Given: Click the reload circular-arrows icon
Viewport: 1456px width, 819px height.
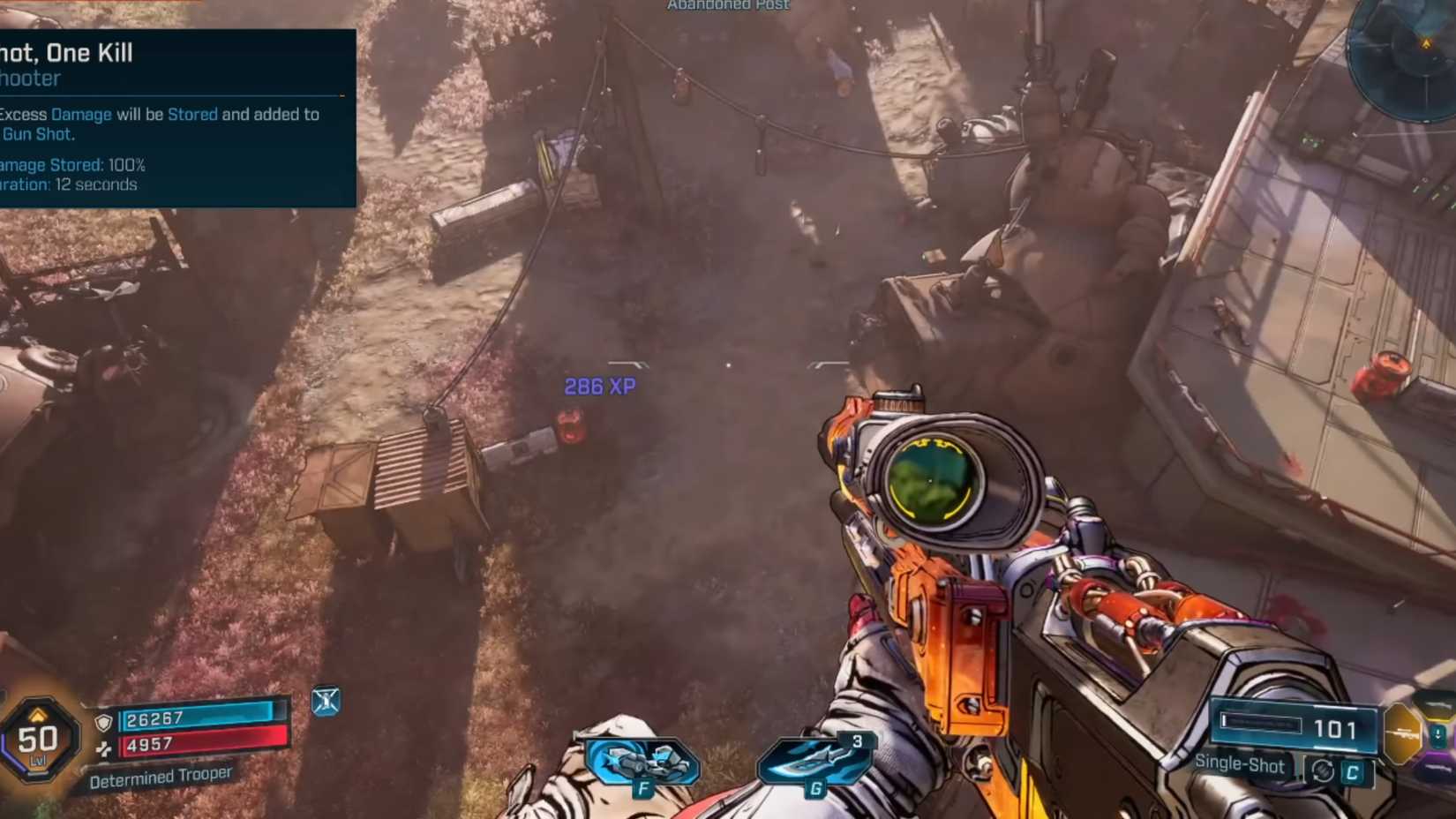Looking at the screenshot, I should pyautogui.click(x=1324, y=770).
